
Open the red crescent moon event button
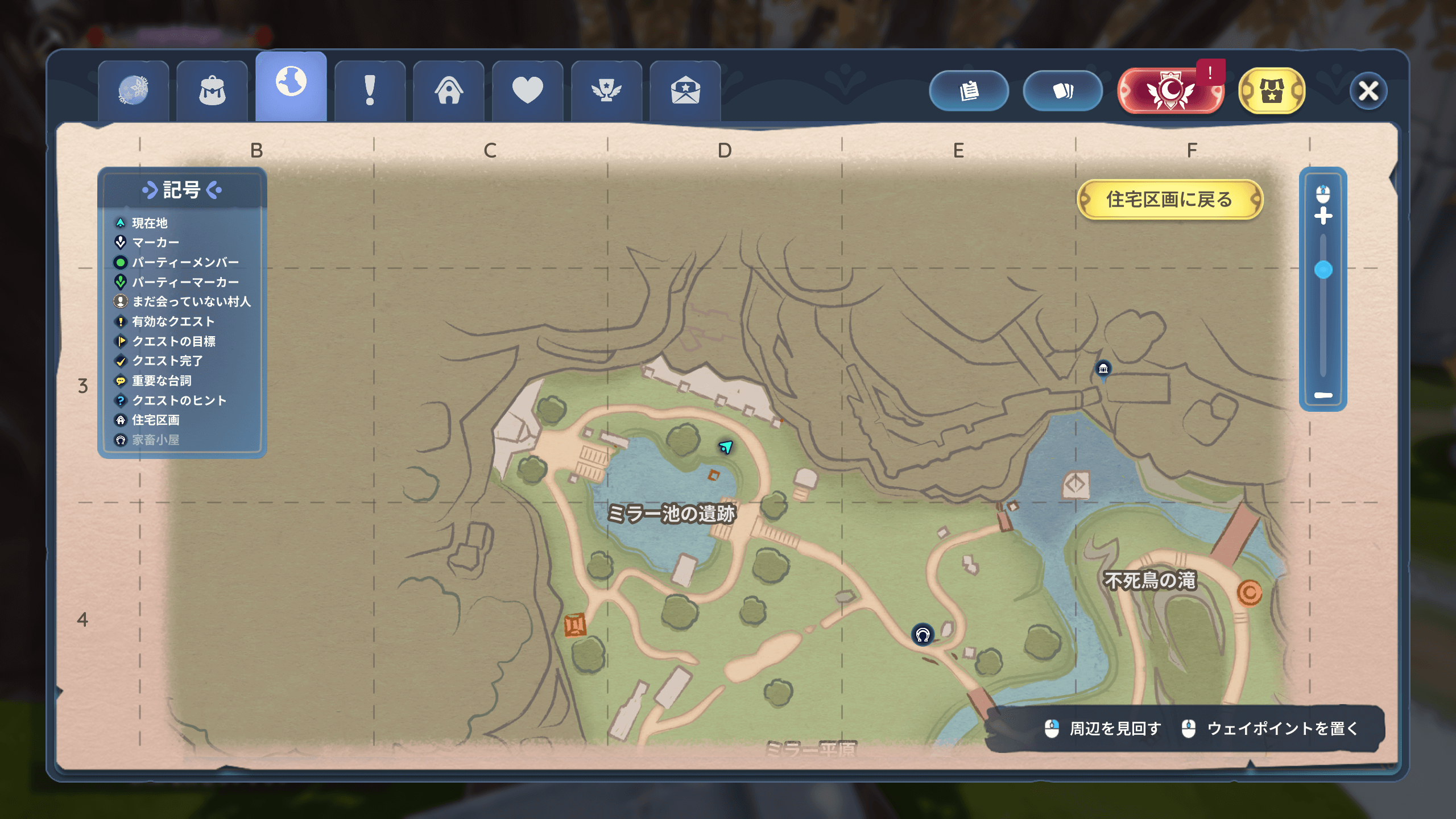point(1169,91)
